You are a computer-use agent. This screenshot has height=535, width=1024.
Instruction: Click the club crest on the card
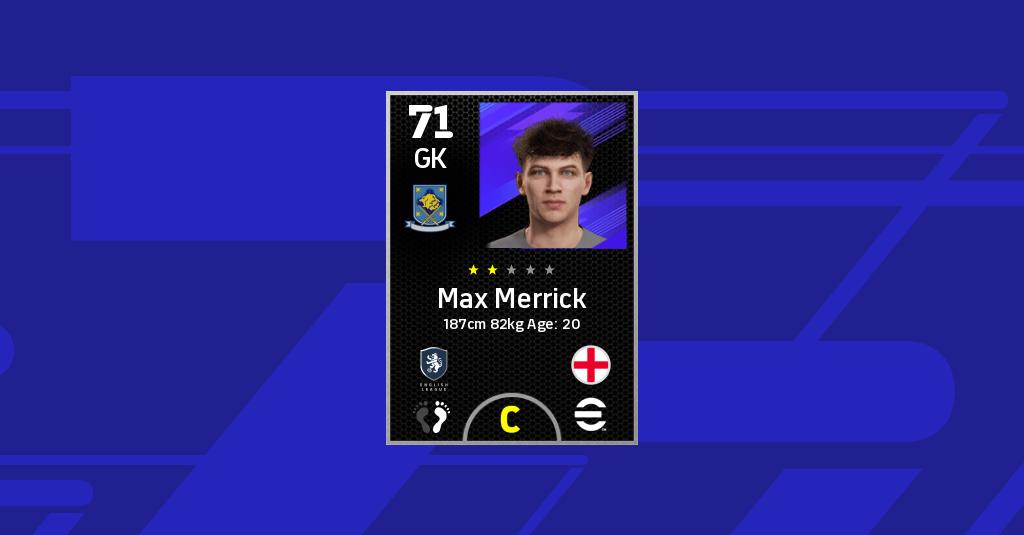click(430, 206)
